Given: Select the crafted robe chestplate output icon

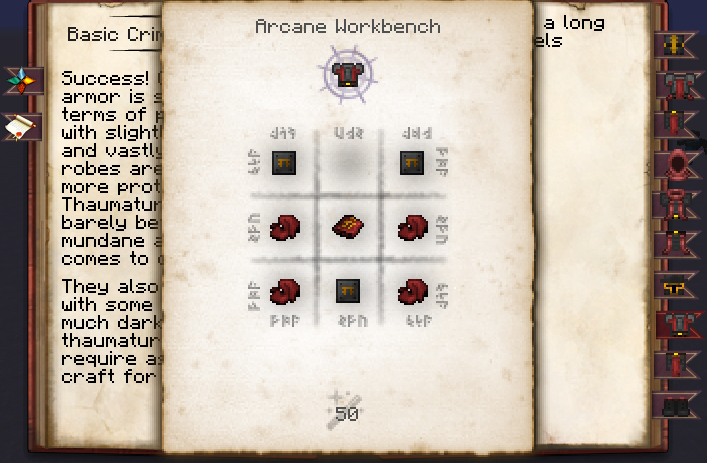Looking at the screenshot, I should [x=347, y=75].
